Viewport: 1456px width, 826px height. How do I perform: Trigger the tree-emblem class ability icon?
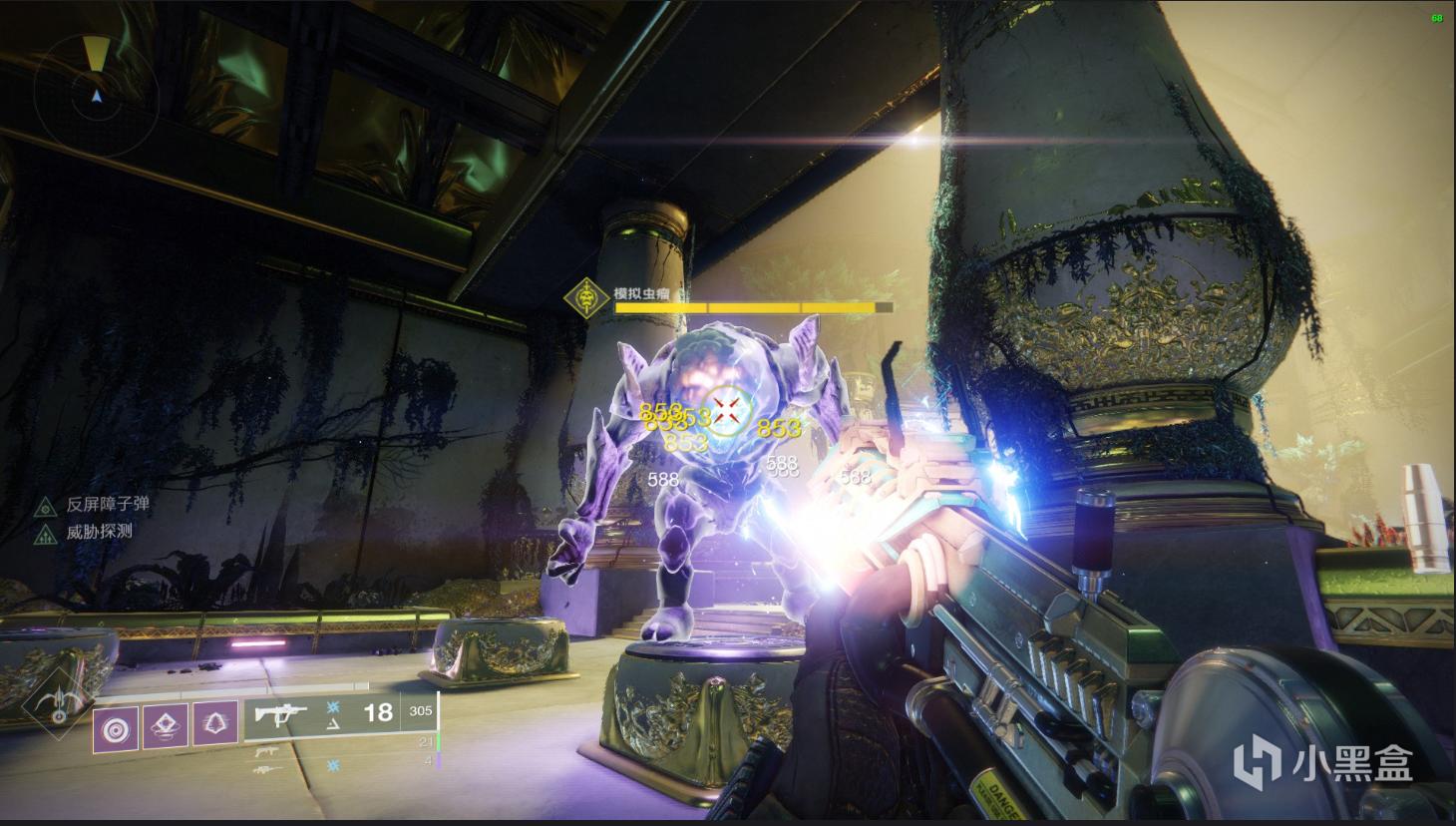pos(215,726)
